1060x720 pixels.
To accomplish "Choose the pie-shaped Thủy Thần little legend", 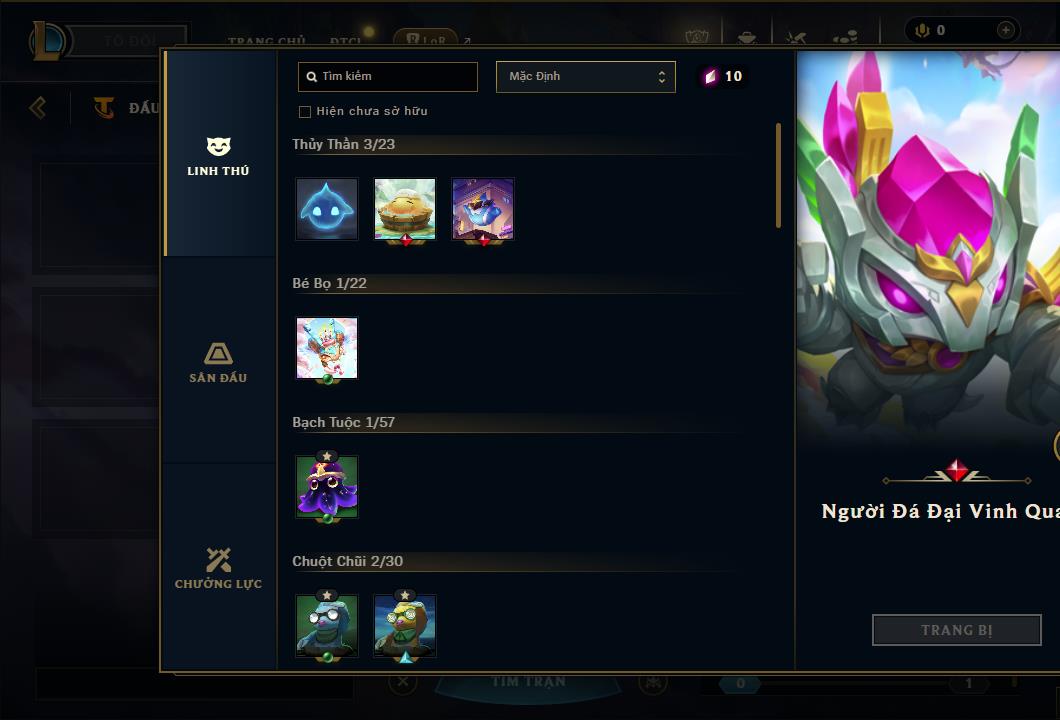I will pyautogui.click(x=405, y=209).
